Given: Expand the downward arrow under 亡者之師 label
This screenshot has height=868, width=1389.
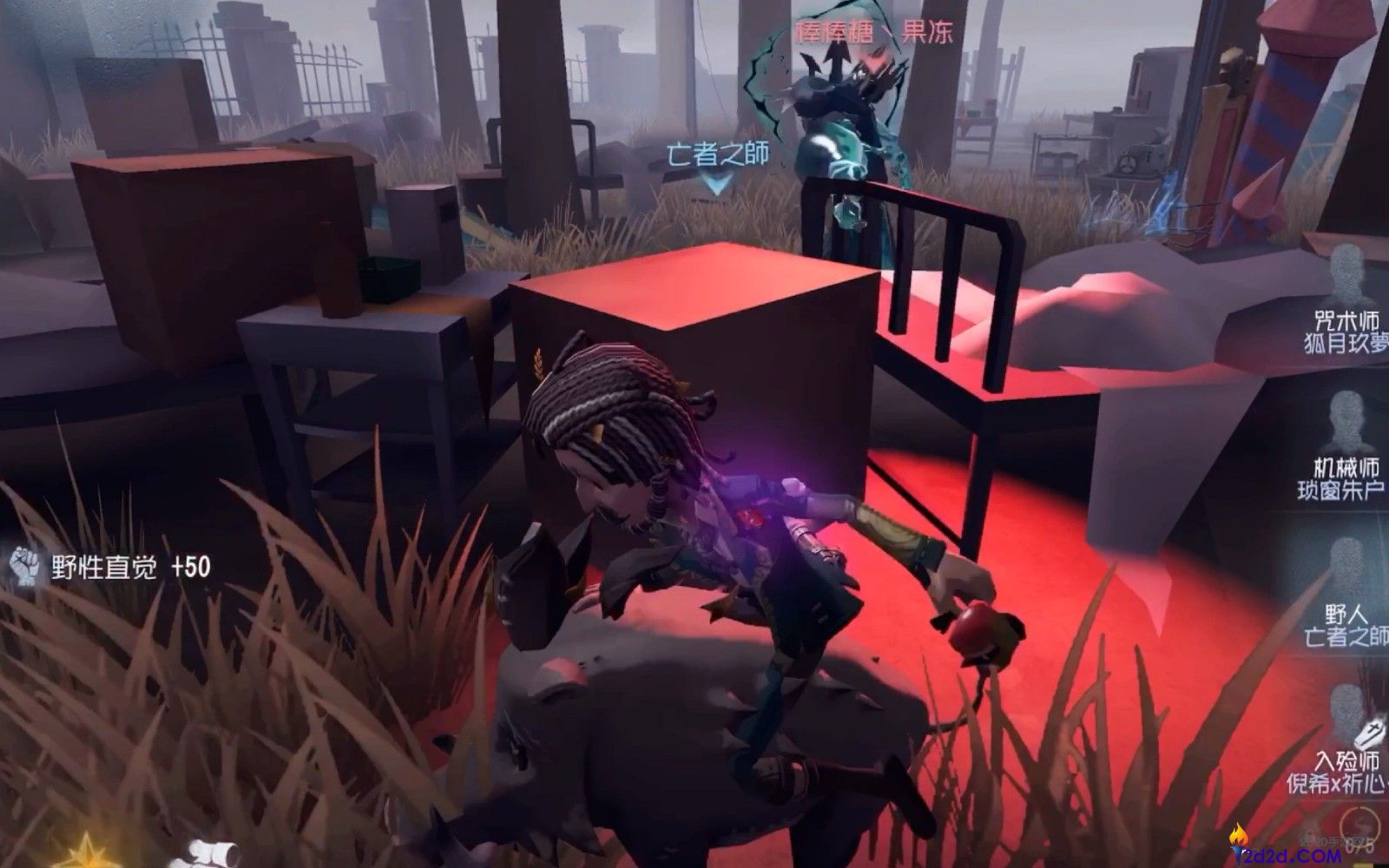Looking at the screenshot, I should click(x=715, y=184).
